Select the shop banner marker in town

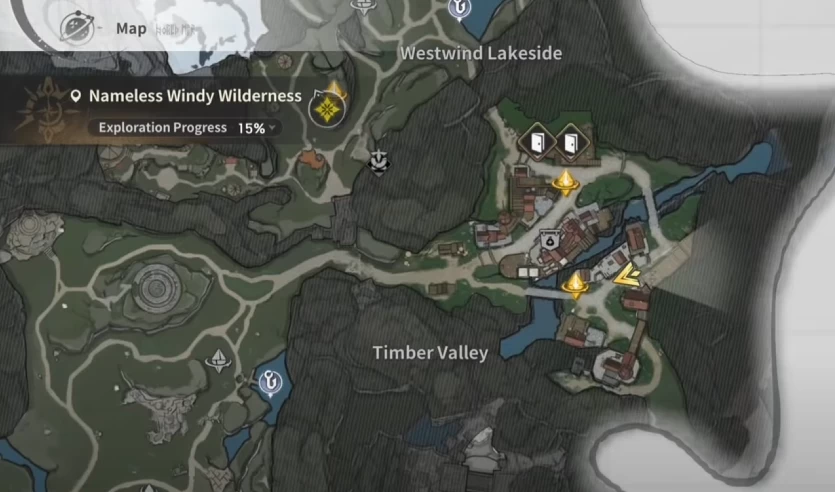pos(549,240)
